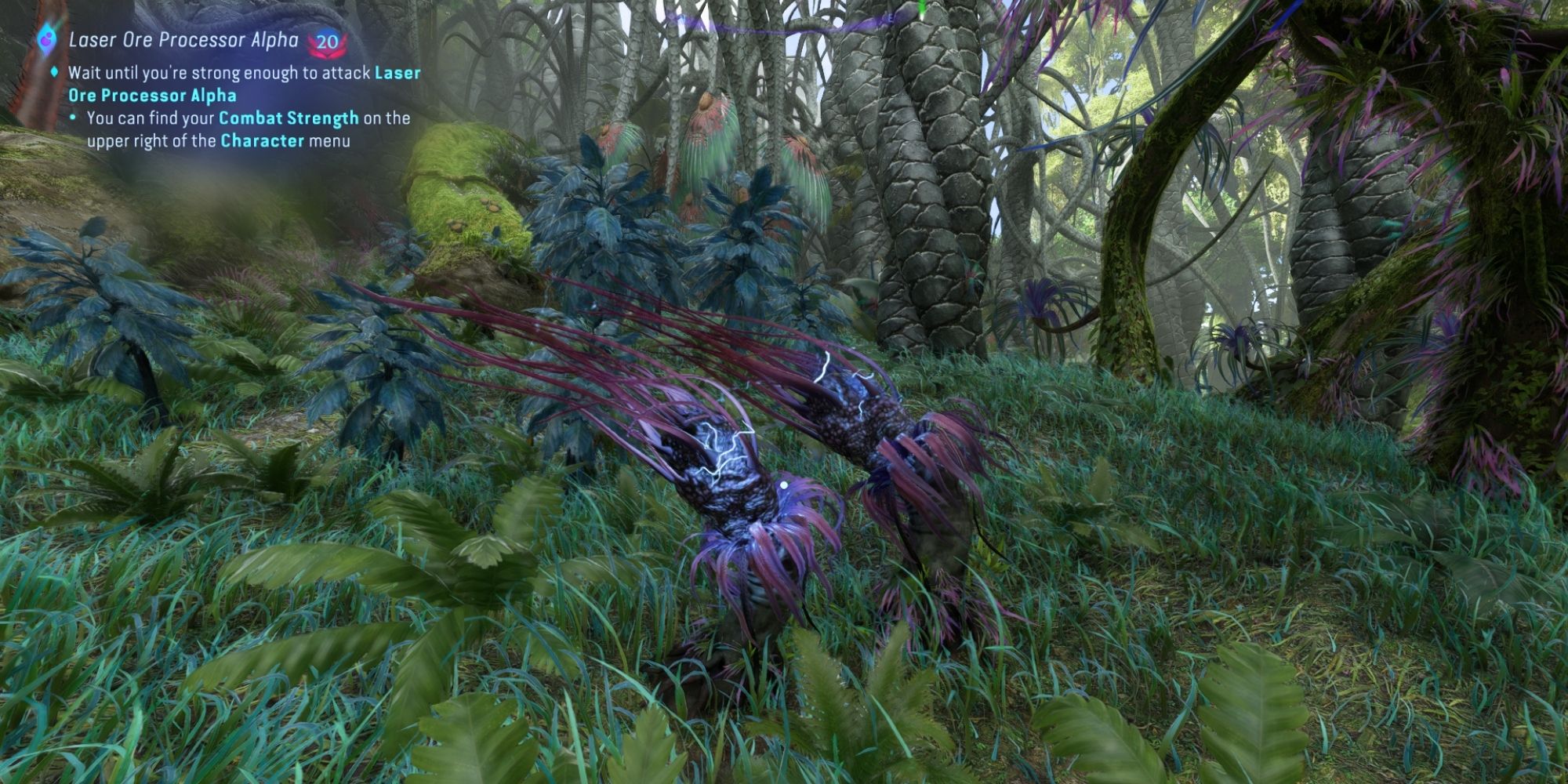Select the red level 20 difficulty badge

click(328, 41)
